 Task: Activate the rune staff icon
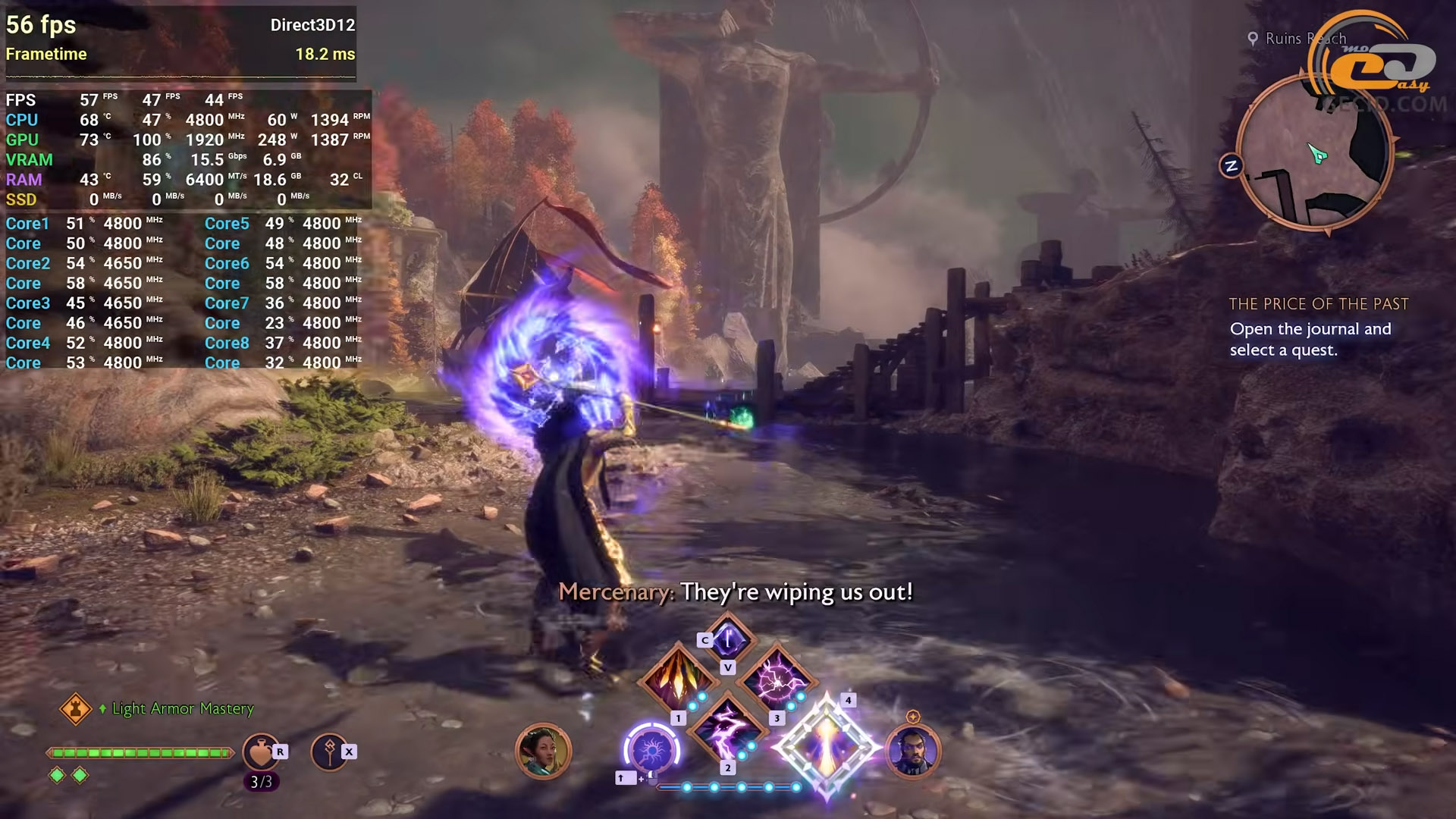coord(329,752)
